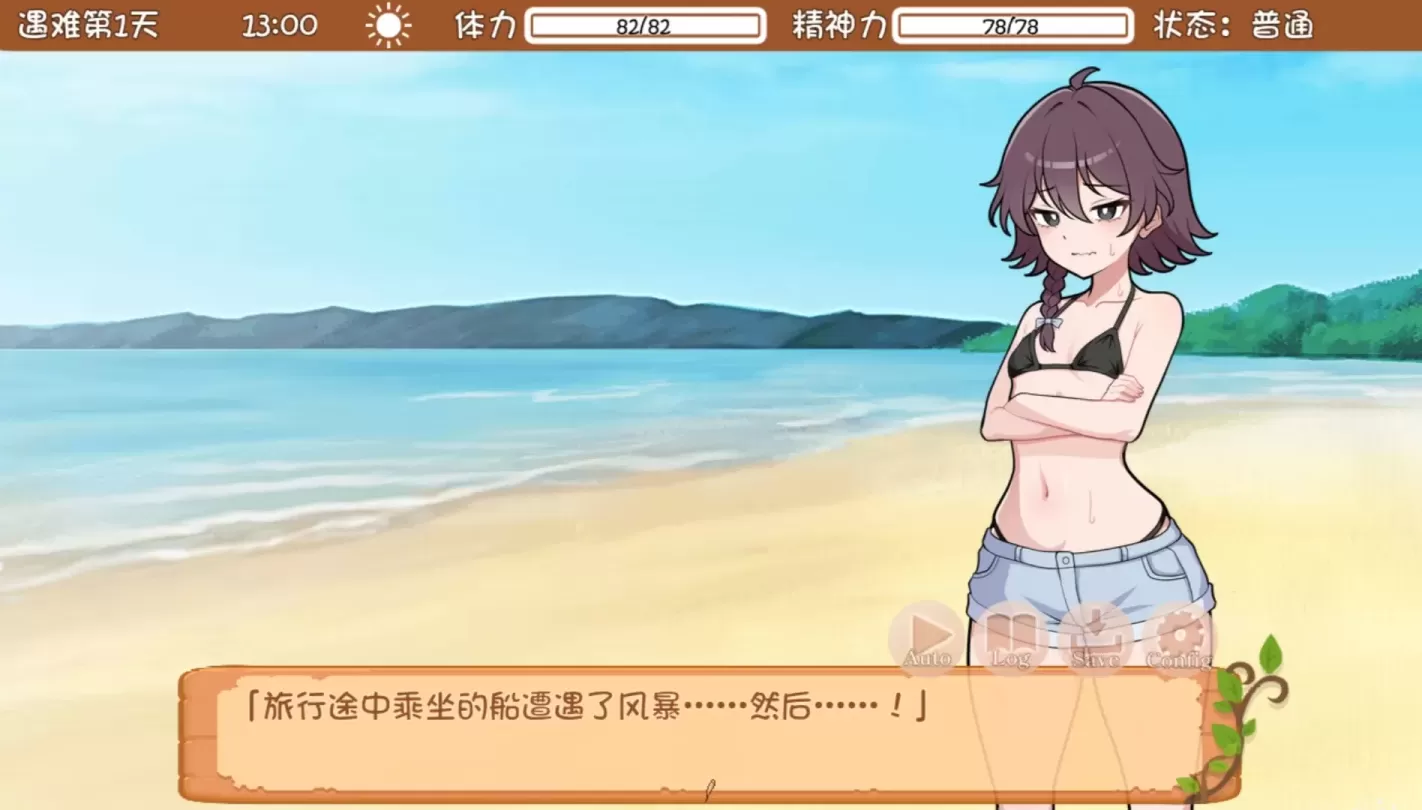Click the sun weather icon

tap(388, 25)
